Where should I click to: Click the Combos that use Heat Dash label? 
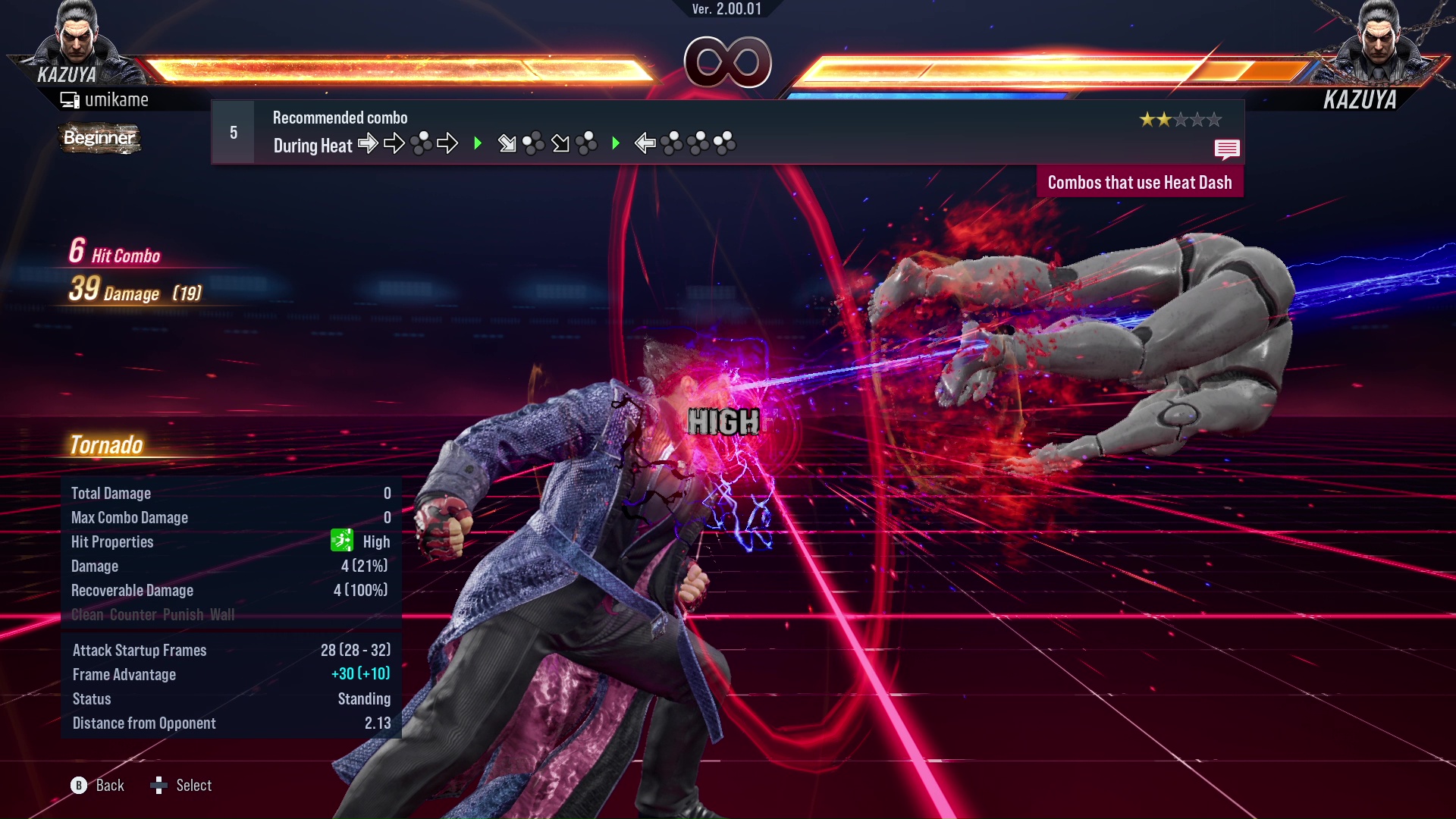click(1139, 183)
